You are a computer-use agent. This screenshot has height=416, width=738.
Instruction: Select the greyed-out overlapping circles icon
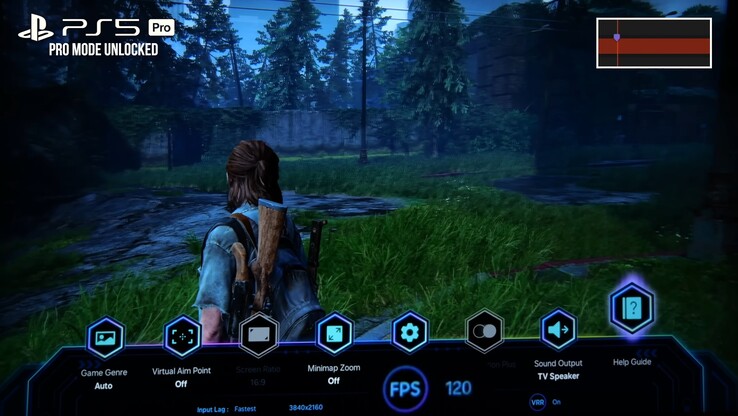(484, 331)
